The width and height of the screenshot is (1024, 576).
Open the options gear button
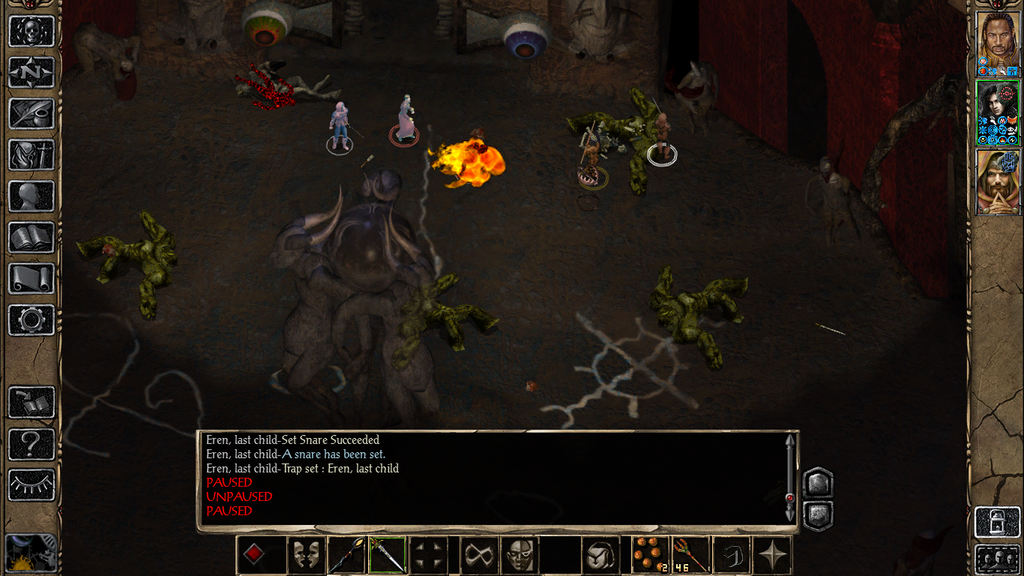click(x=31, y=320)
